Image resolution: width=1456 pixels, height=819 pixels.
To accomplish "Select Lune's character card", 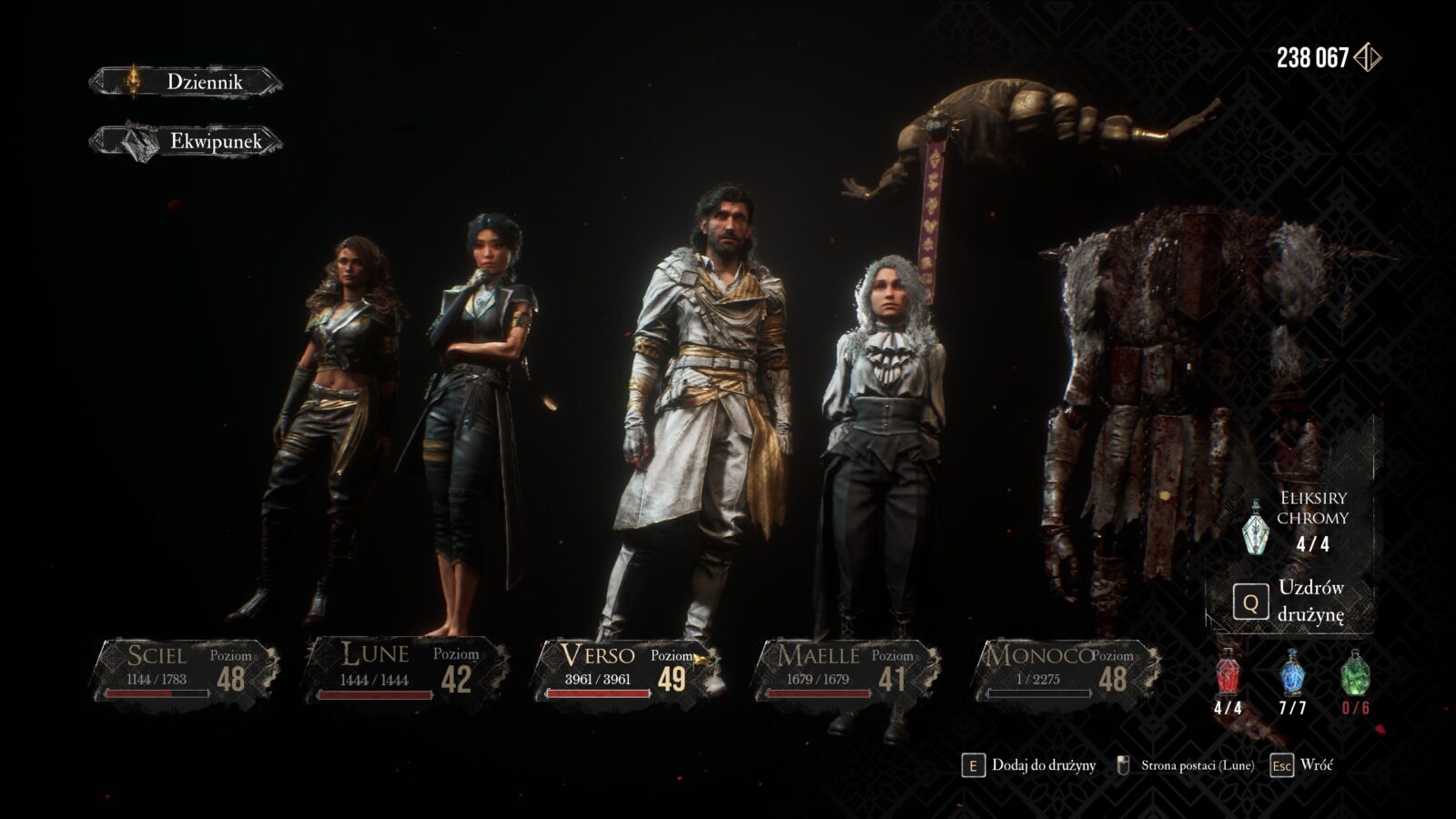I will (405, 670).
